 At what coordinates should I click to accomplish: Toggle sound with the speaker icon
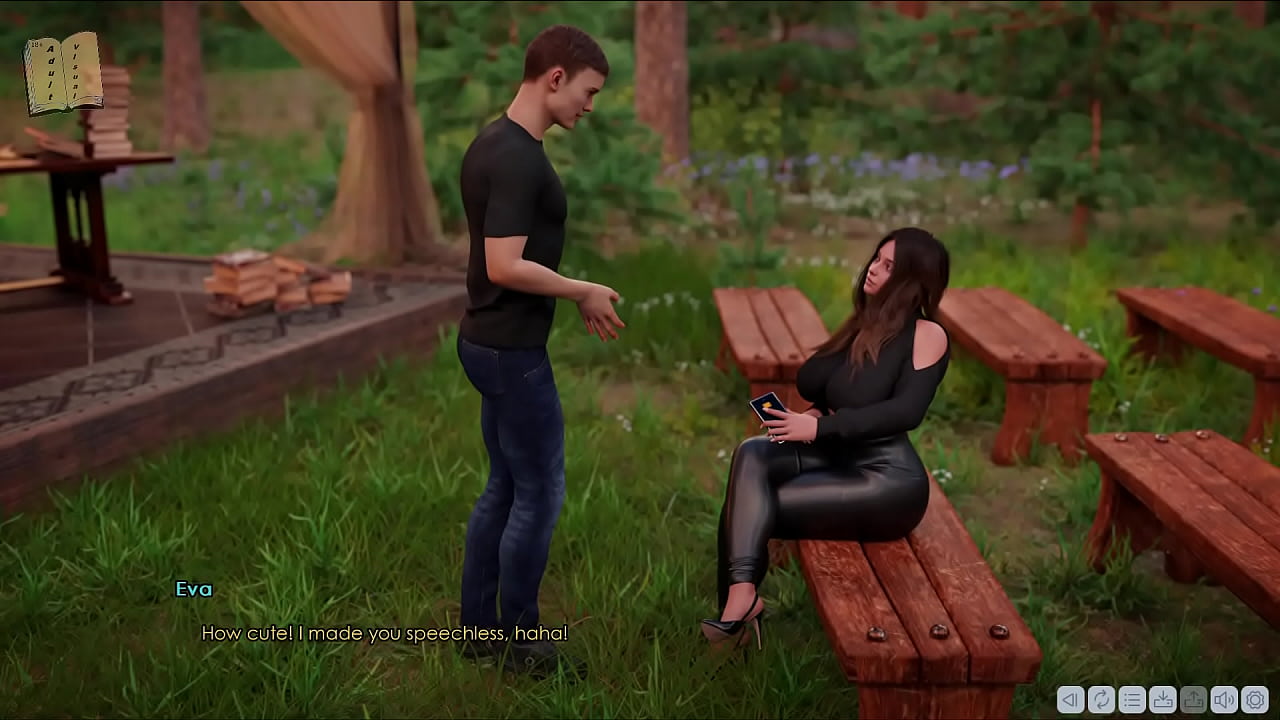click(1224, 699)
